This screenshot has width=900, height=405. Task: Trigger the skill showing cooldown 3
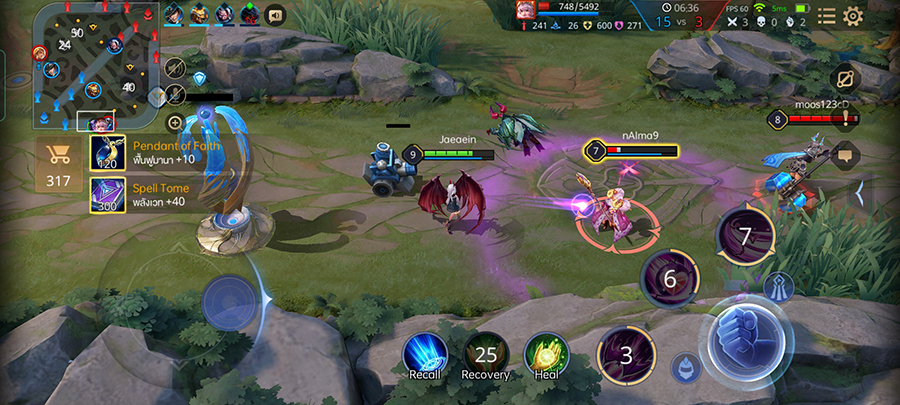627,355
